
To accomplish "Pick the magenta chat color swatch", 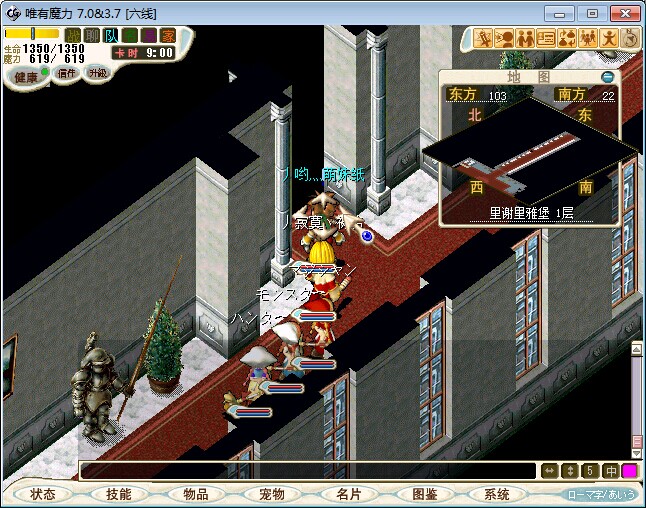I will click(630, 471).
